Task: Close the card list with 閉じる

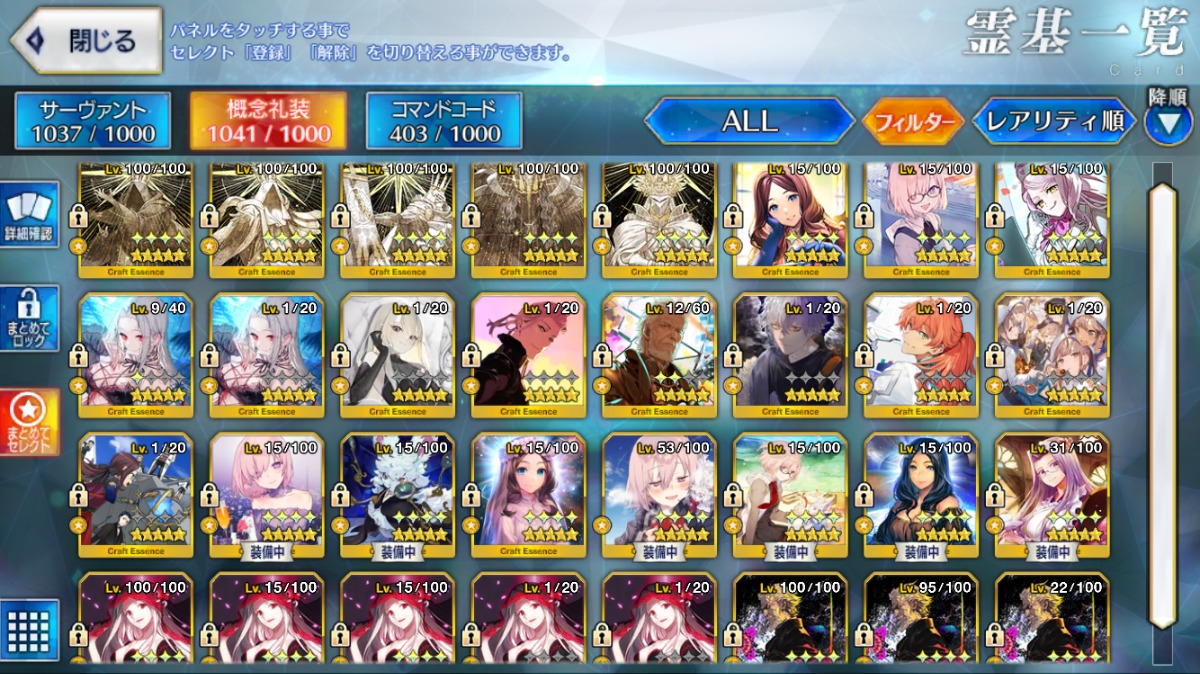Action: tap(86, 41)
